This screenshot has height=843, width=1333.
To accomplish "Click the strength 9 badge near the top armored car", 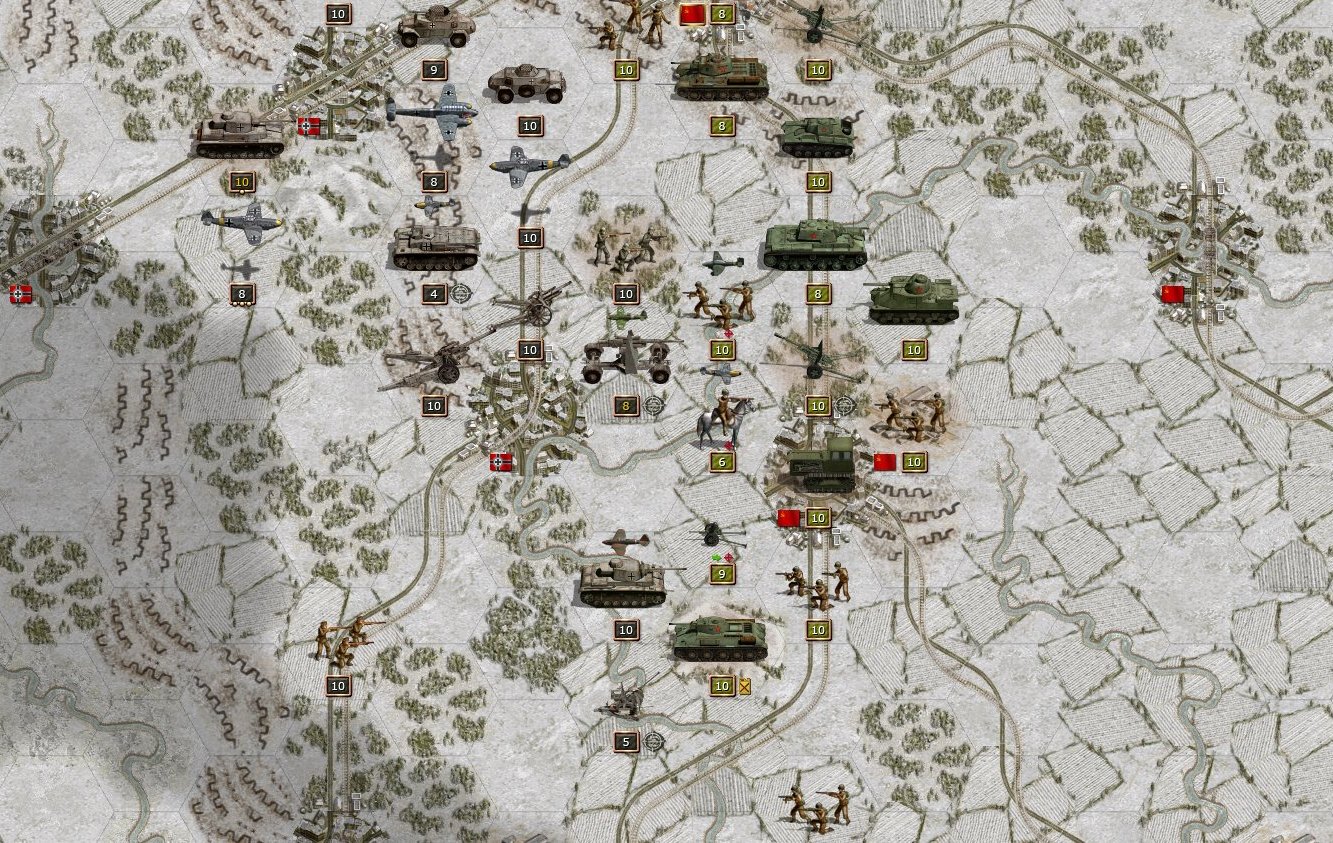I will pos(433,70).
